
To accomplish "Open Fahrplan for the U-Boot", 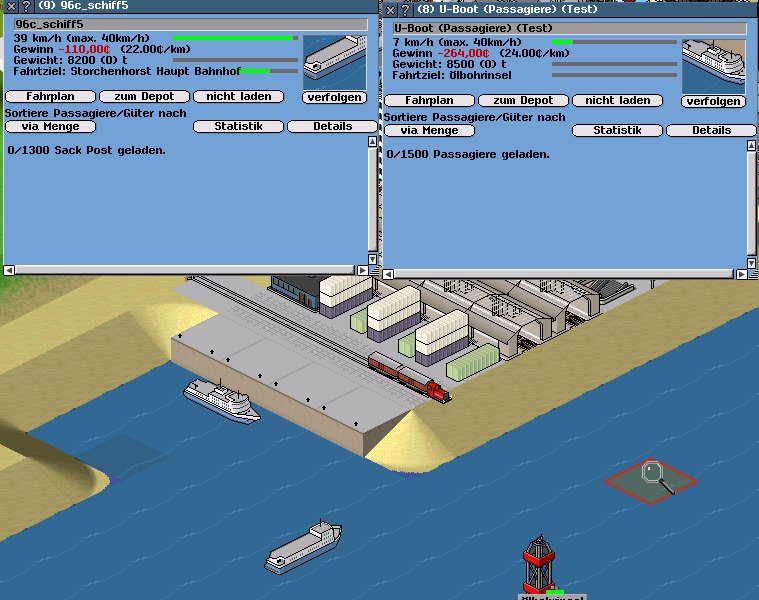I will pyautogui.click(x=429, y=101).
